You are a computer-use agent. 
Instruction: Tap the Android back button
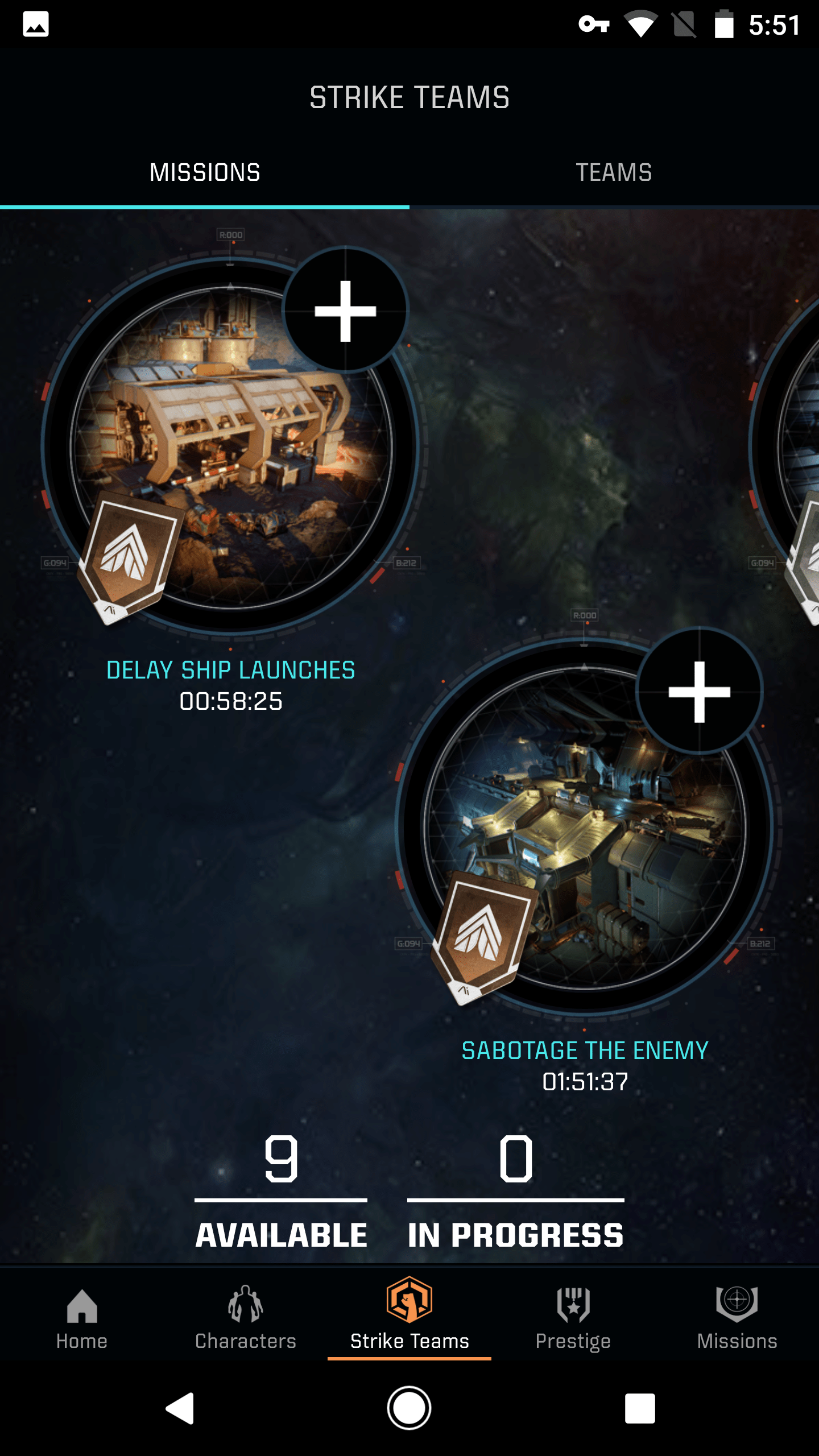point(180,1408)
